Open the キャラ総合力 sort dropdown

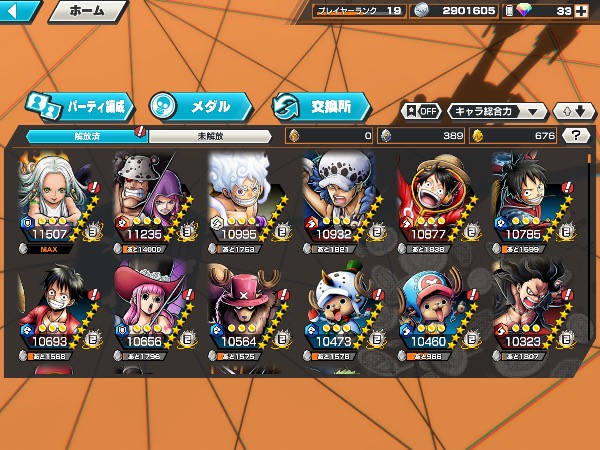click(497, 111)
